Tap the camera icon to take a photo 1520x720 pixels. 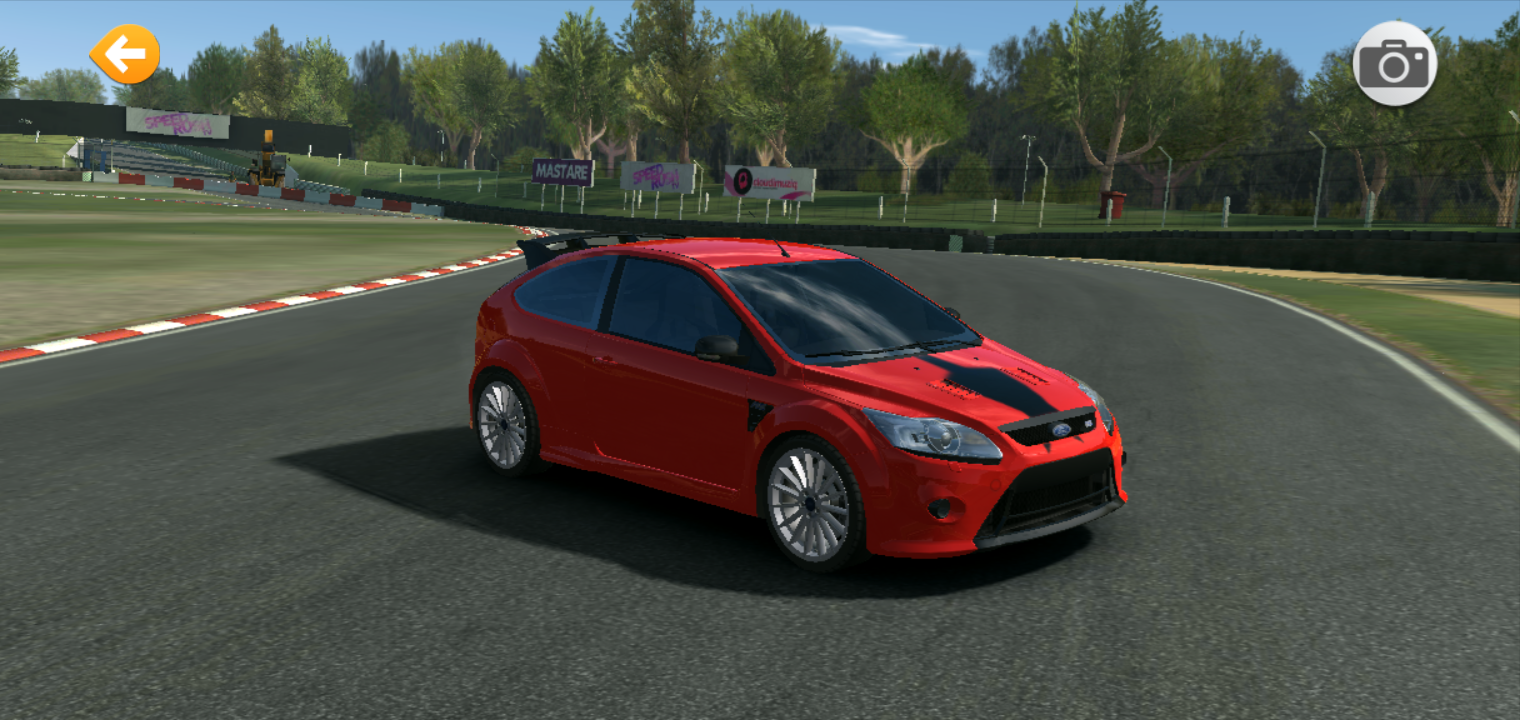1397,63
